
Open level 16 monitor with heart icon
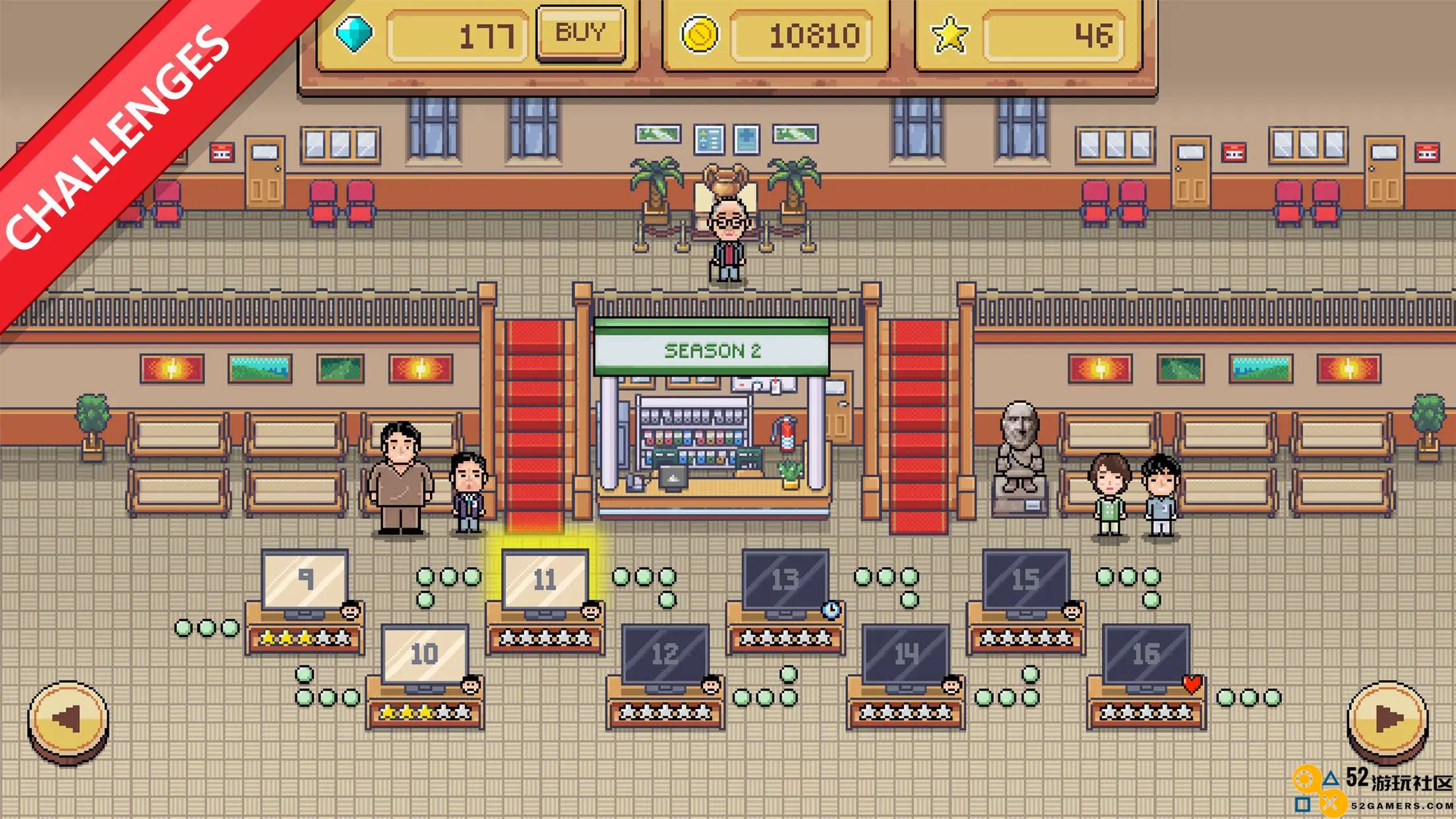1146,655
